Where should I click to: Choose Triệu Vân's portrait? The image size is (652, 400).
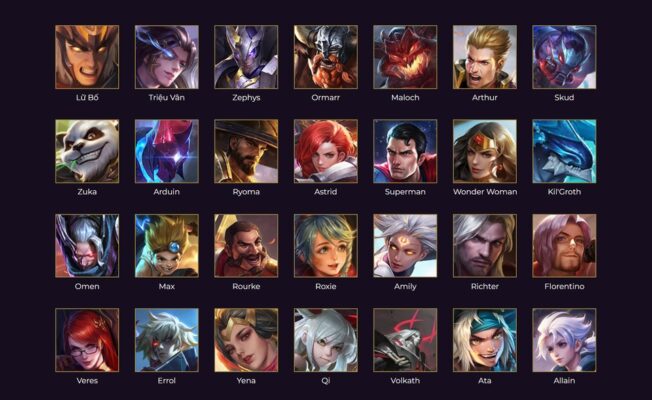pos(166,57)
